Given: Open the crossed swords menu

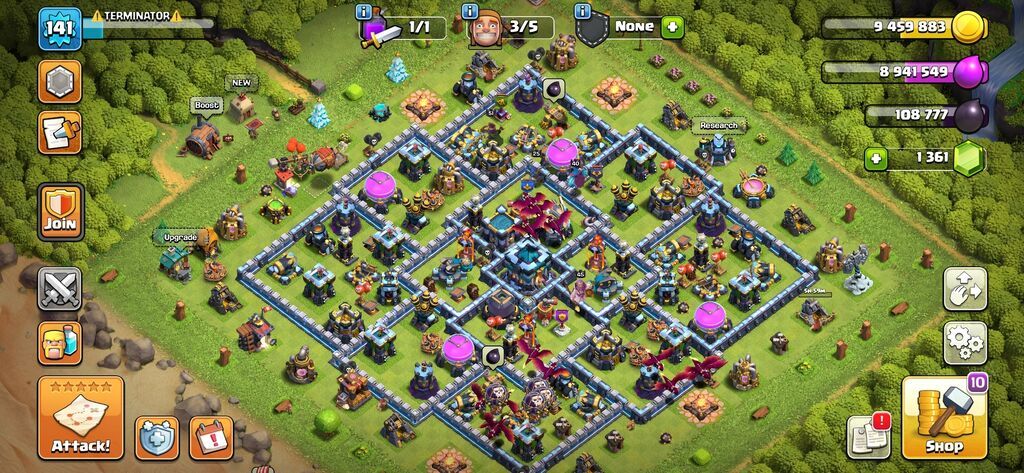Looking at the screenshot, I should tap(60, 289).
